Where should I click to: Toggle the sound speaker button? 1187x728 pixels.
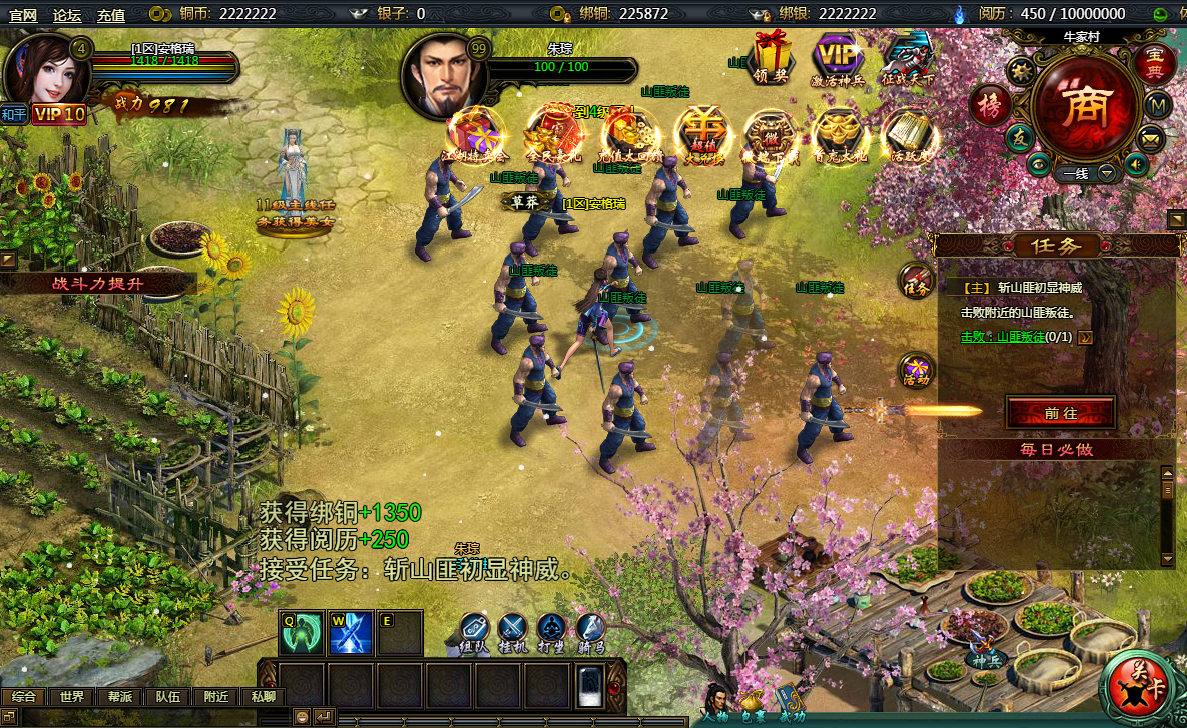[x=1134, y=164]
